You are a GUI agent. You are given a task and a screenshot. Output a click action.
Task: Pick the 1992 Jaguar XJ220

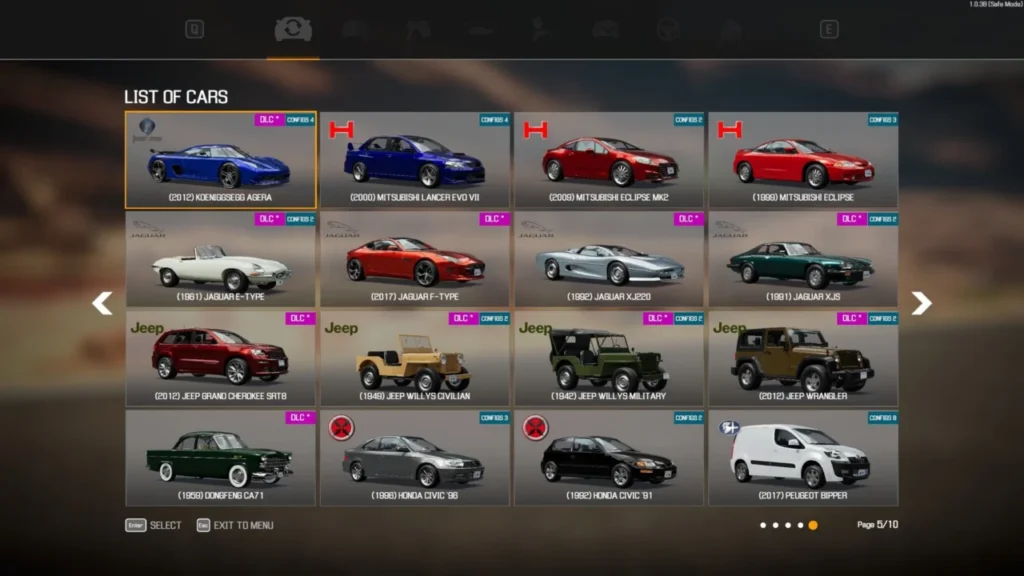pos(609,259)
